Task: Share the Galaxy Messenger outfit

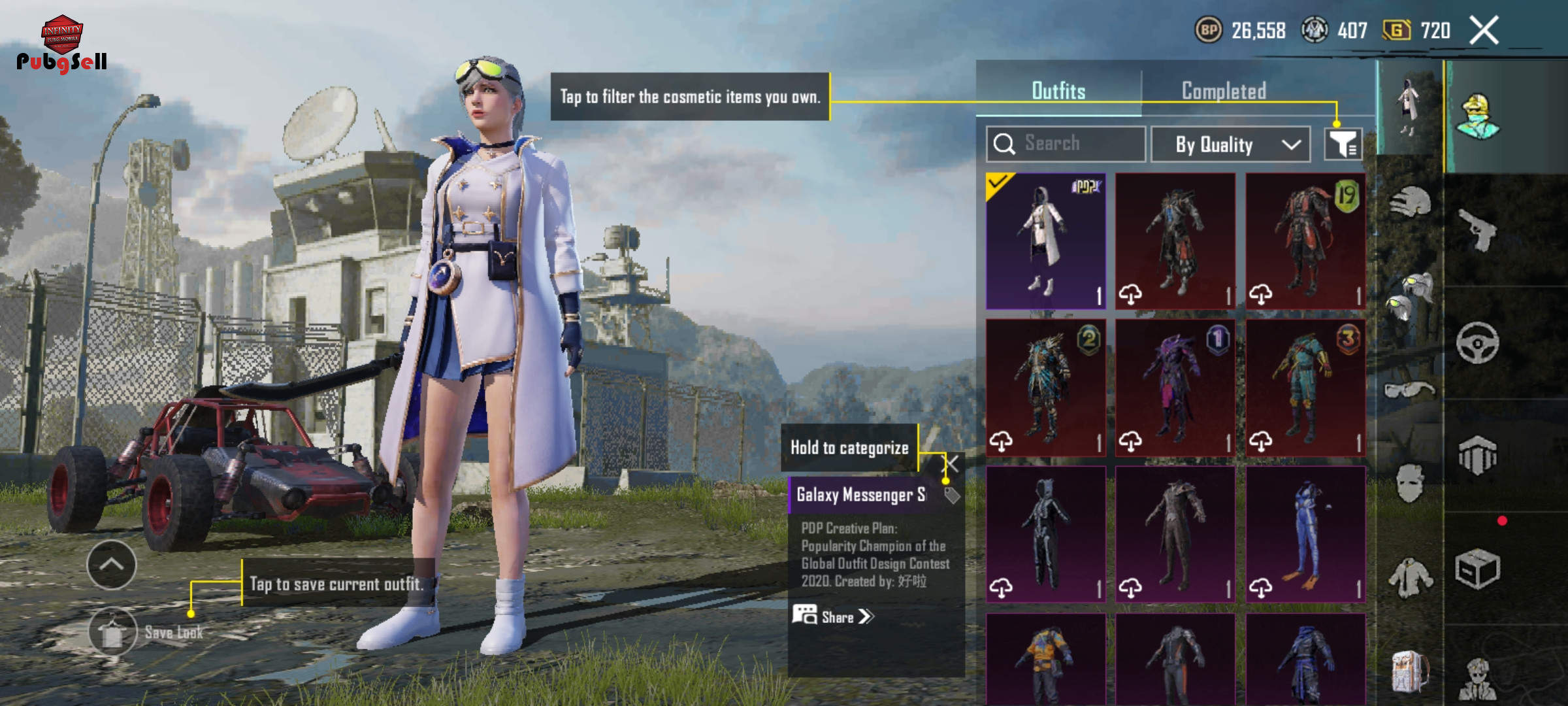Action: pyautogui.click(x=834, y=616)
